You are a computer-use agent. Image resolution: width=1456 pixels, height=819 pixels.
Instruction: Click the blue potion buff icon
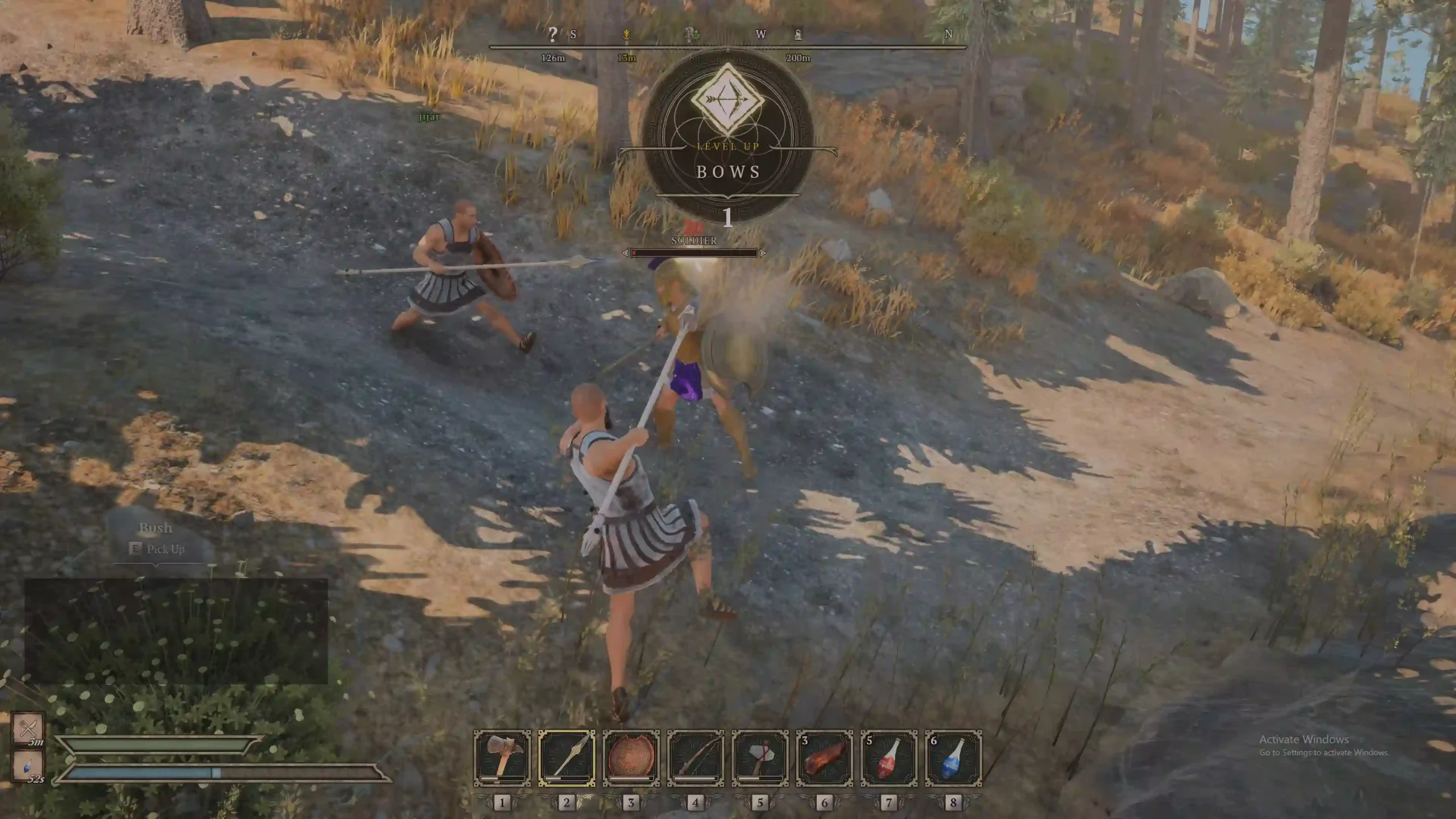point(28,765)
